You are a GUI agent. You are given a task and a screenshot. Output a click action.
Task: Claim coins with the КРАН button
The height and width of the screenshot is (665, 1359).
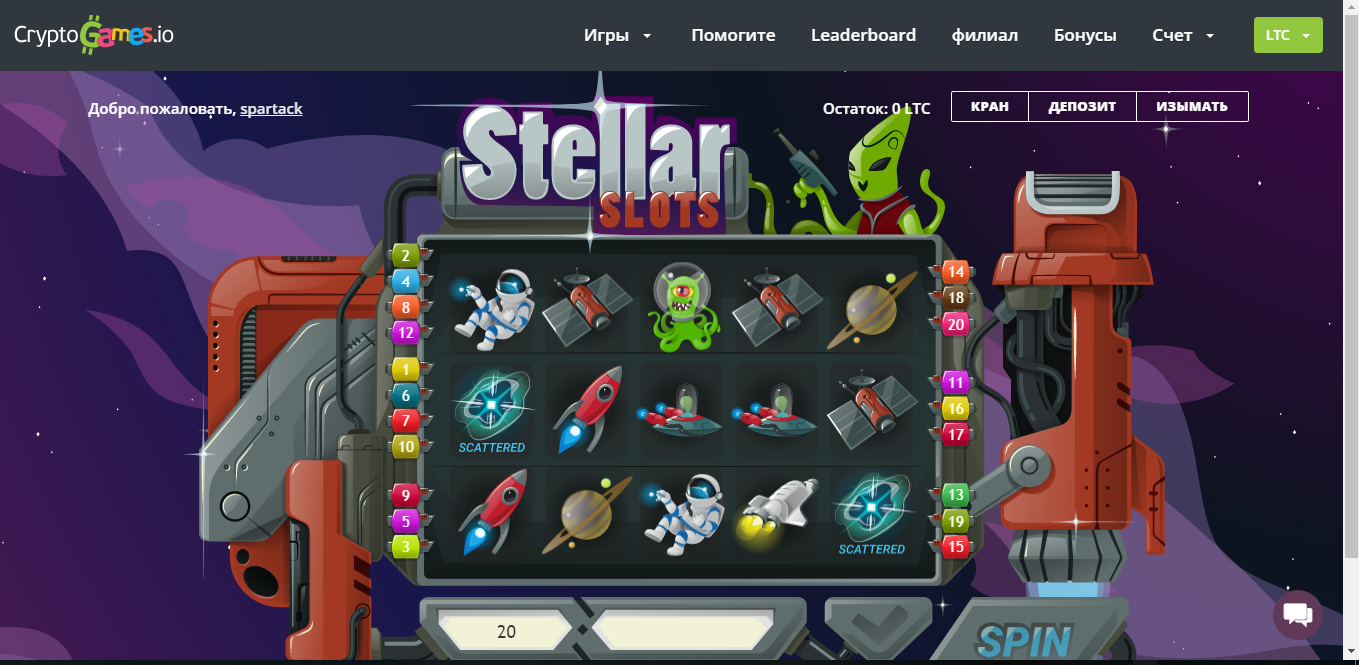pyautogui.click(x=988, y=107)
